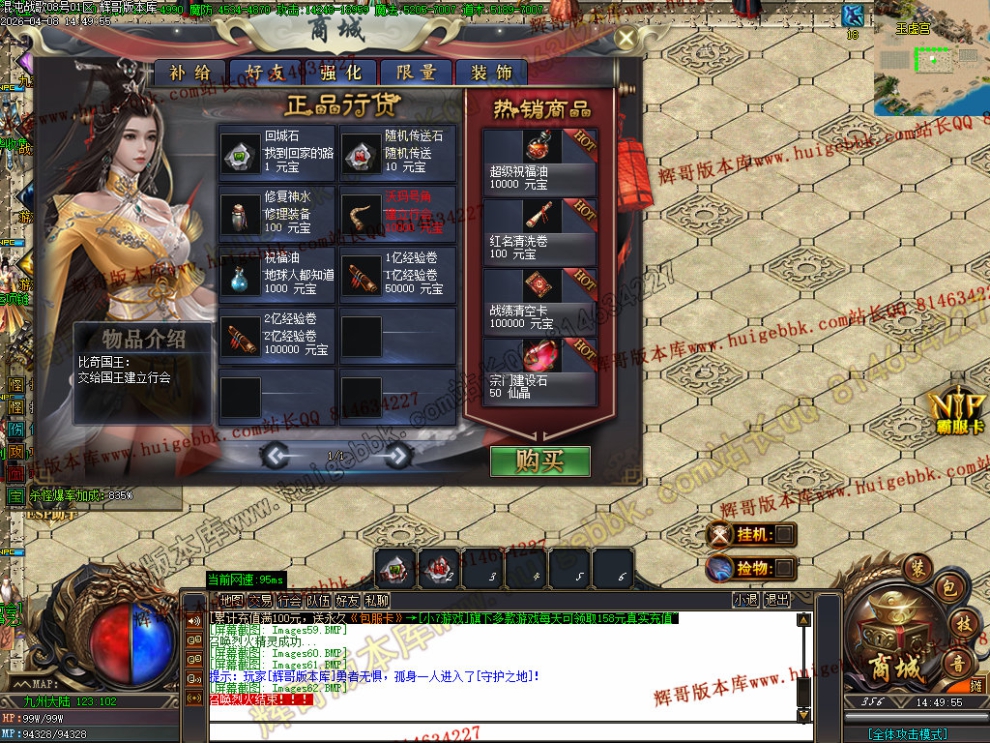Select hot item 战绩清空卡
This screenshot has width=990, height=743.
tap(540, 300)
